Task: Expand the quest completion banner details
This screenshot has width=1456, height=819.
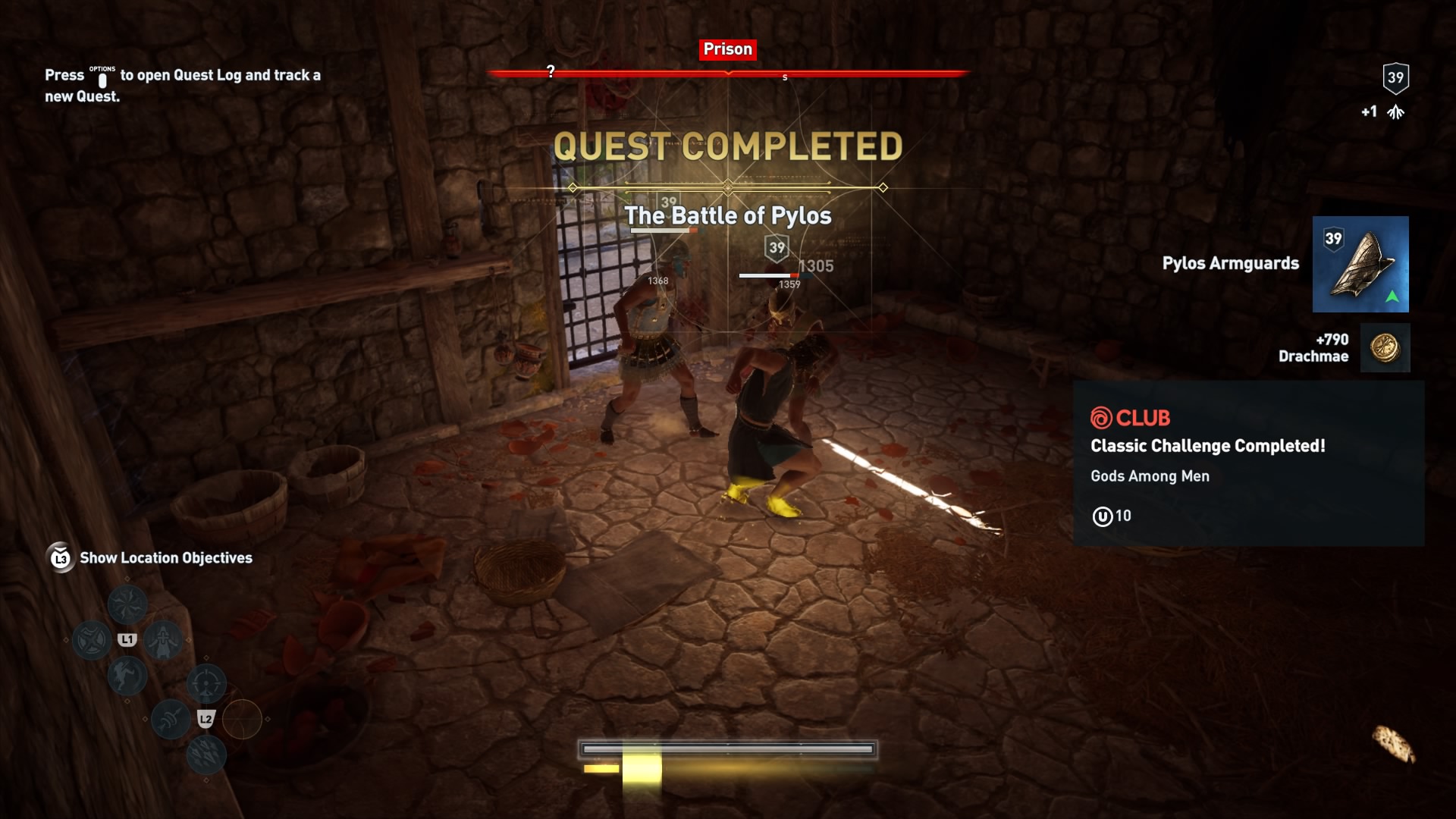Action: click(x=727, y=144)
